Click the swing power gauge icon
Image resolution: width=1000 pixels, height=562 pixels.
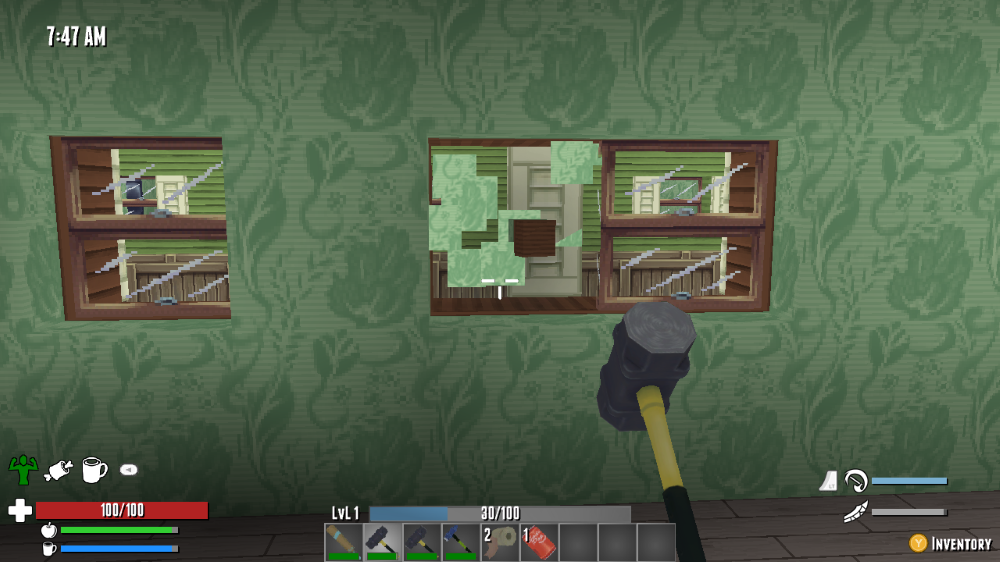click(x=855, y=481)
